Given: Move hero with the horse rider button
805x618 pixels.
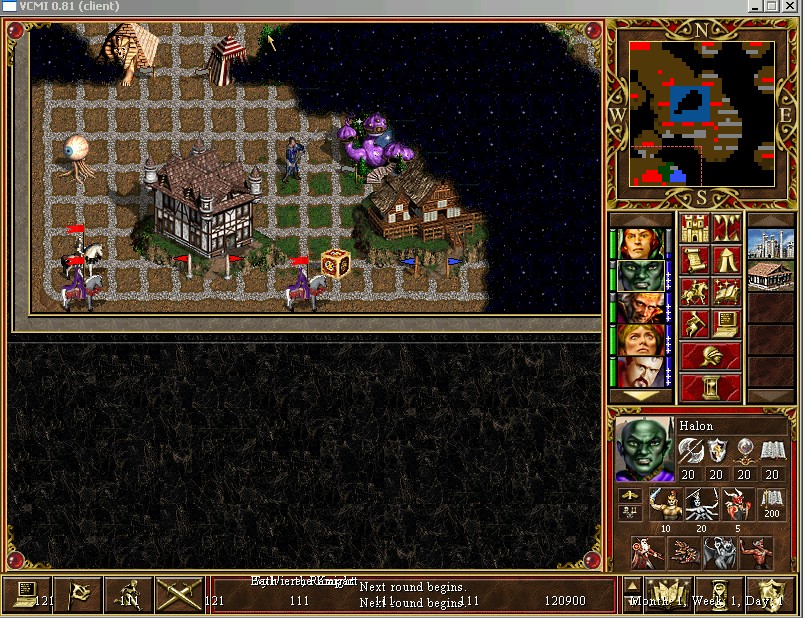Looking at the screenshot, I should pyautogui.click(x=694, y=292).
